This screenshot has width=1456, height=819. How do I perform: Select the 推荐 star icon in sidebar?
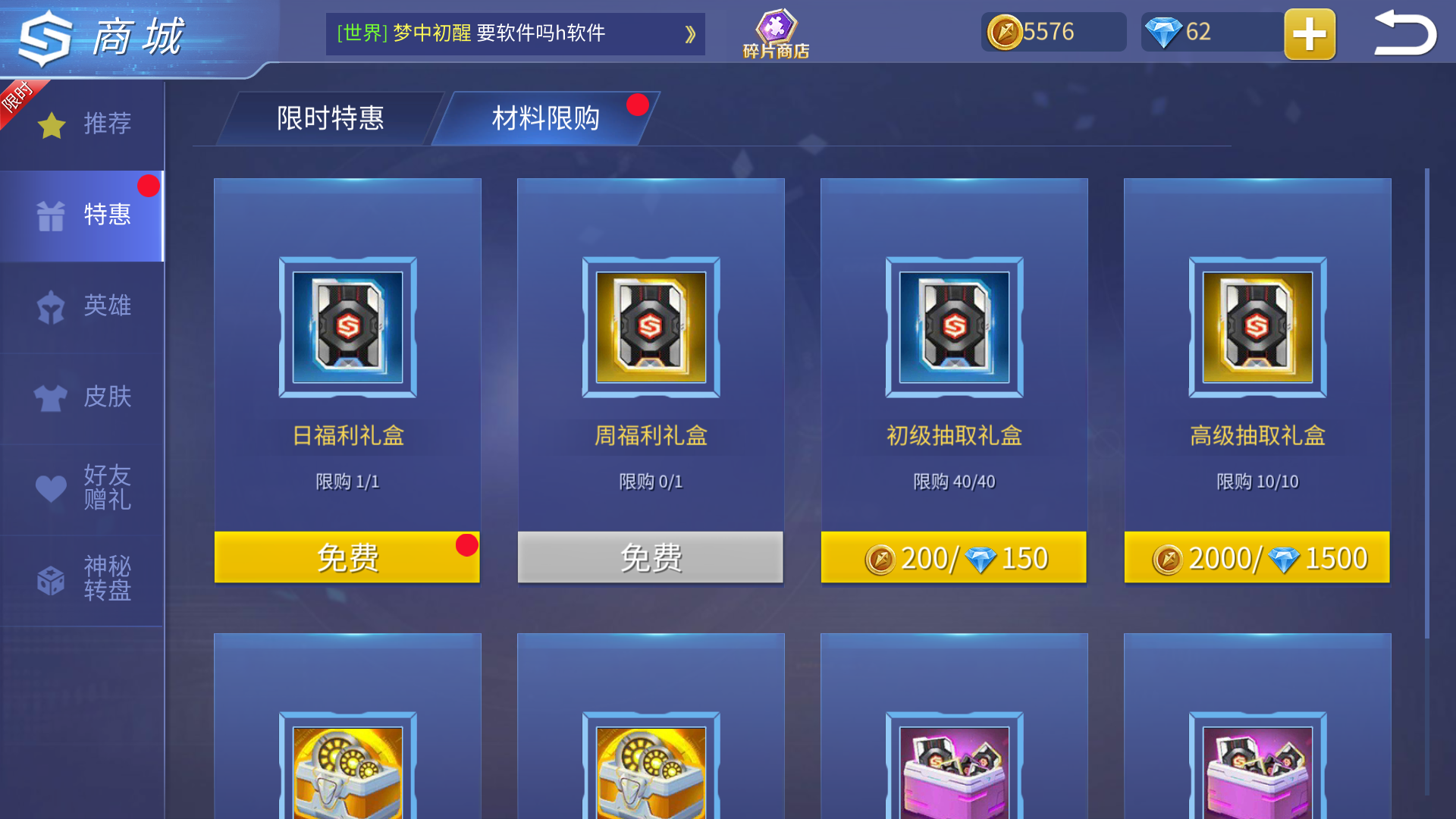[x=50, y=124]
